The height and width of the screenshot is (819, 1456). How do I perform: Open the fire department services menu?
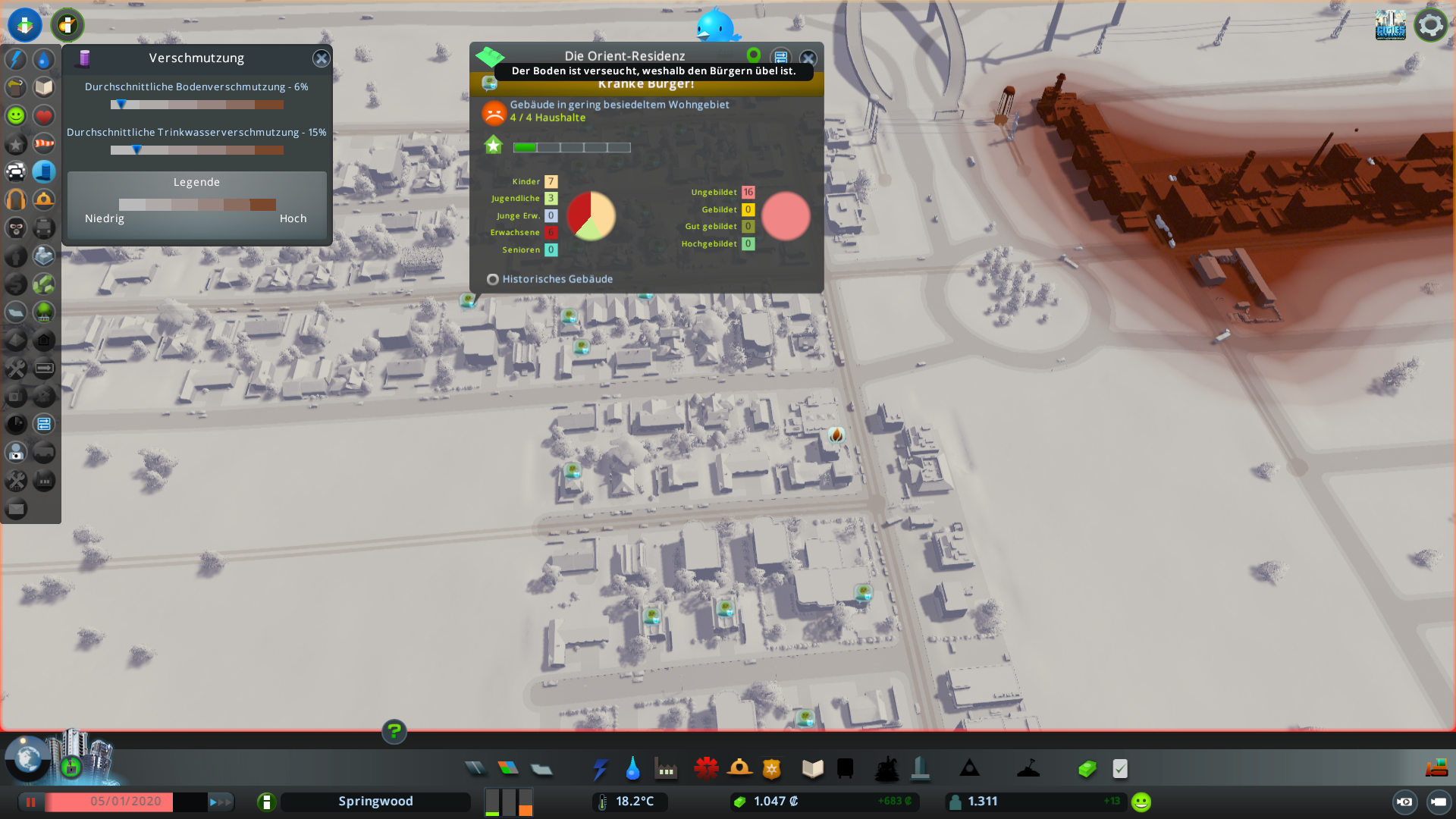click(740, 768)
